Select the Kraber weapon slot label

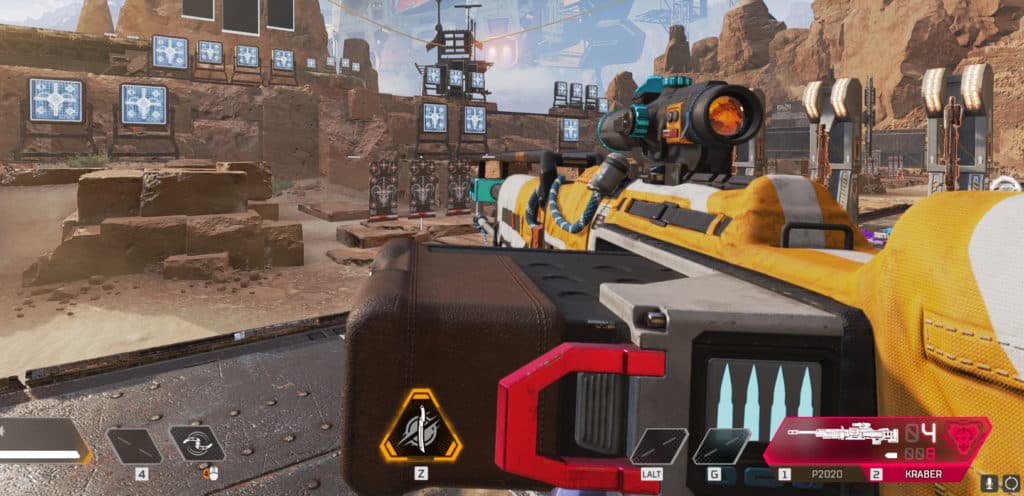pyautogui.click(x=922, y=473)
